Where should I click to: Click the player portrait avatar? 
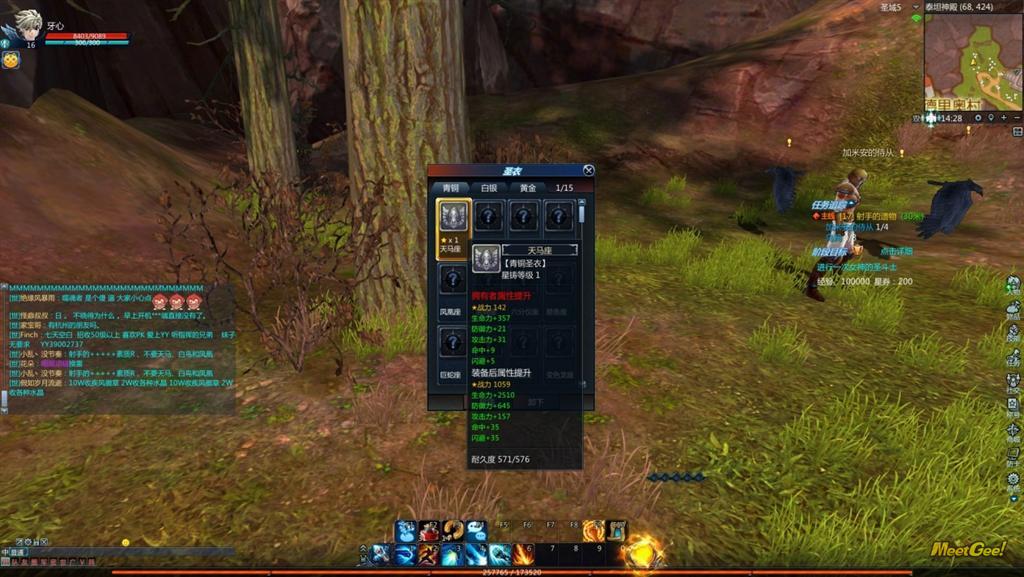[x=24, y=24]
